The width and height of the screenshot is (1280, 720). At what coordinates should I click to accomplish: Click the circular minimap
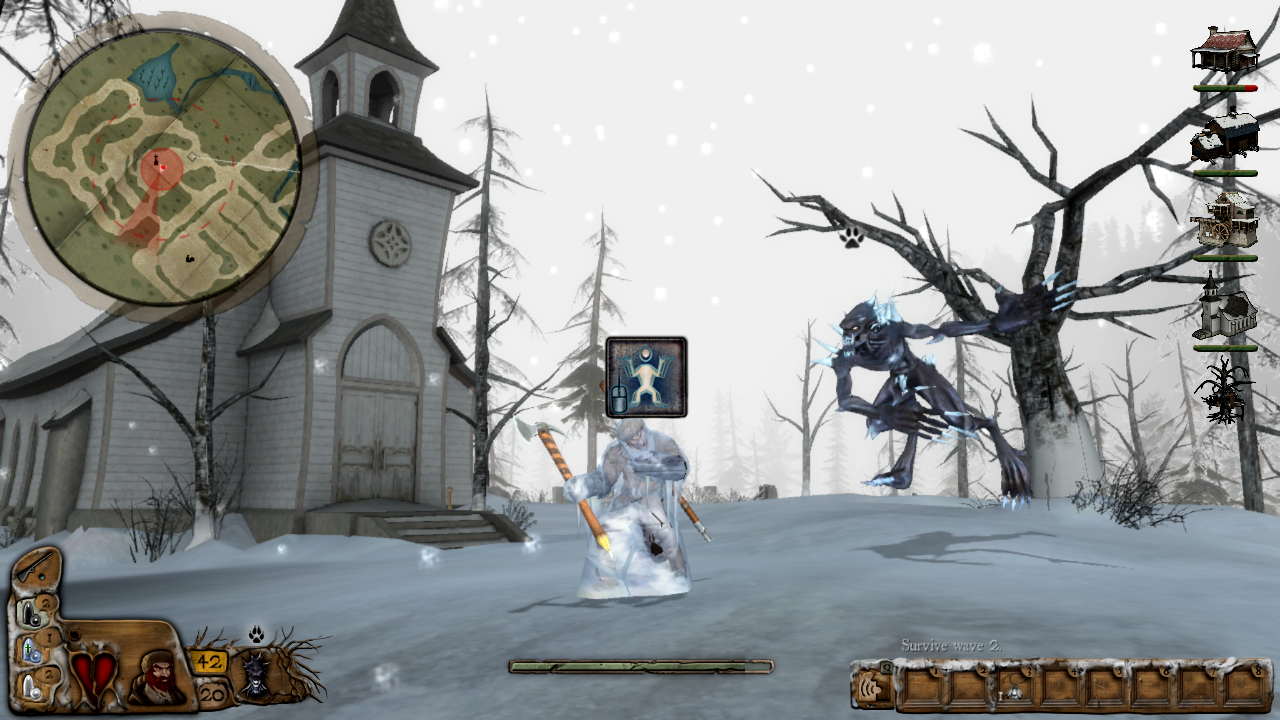click(x=162, y=167)
